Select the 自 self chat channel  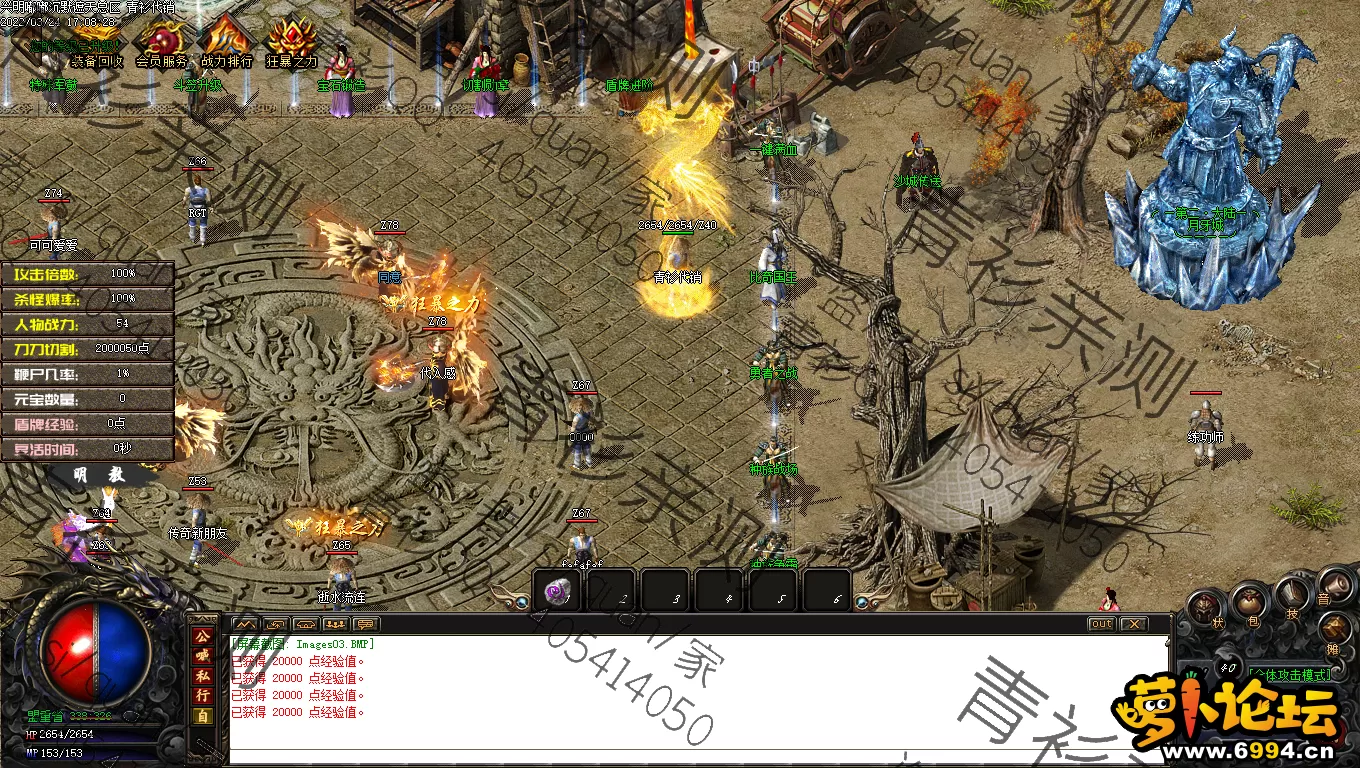pos(202,716)
